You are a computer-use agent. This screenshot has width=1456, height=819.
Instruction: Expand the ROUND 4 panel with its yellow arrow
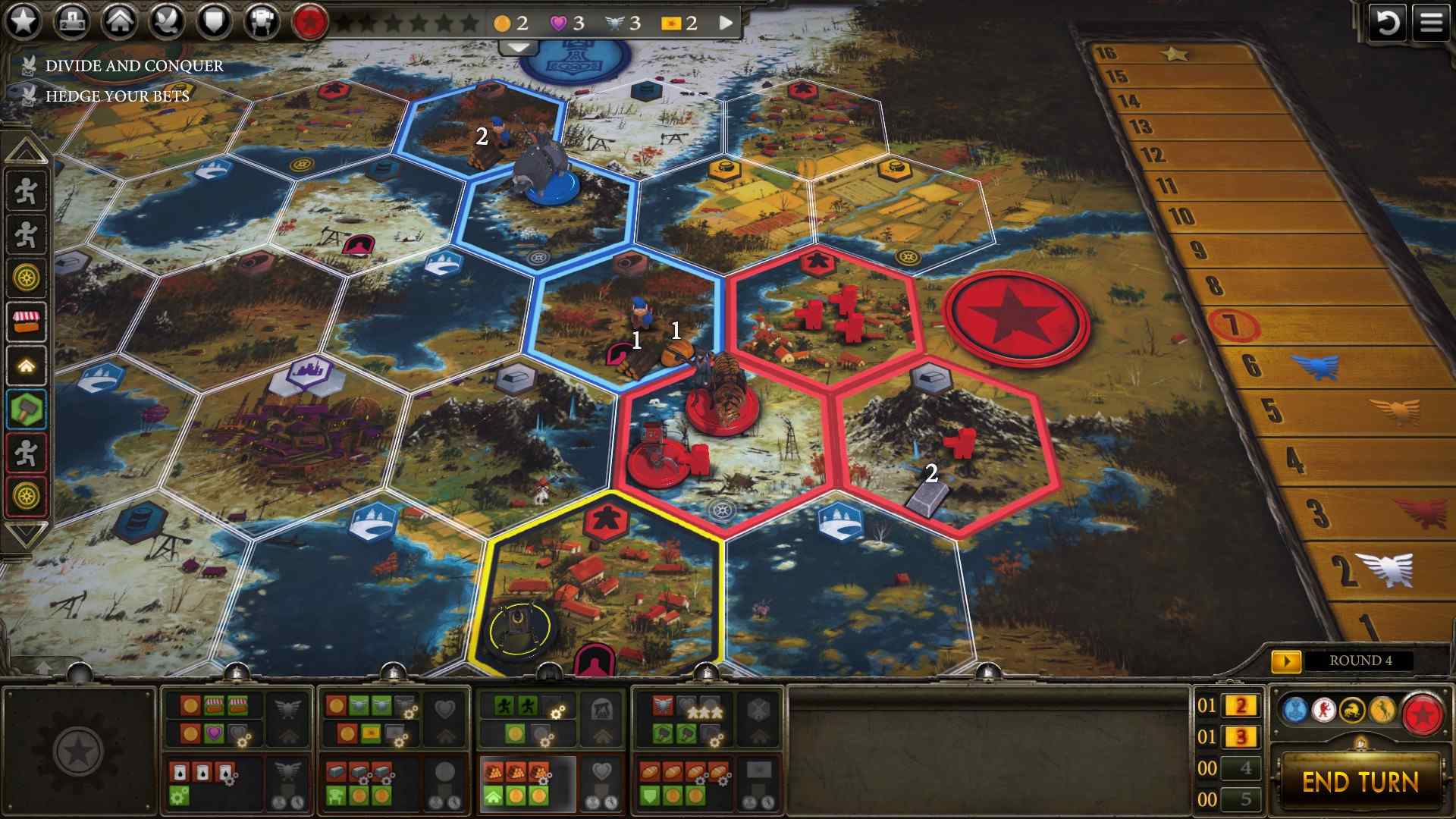pyautogui.click(x=1287, y=660)
